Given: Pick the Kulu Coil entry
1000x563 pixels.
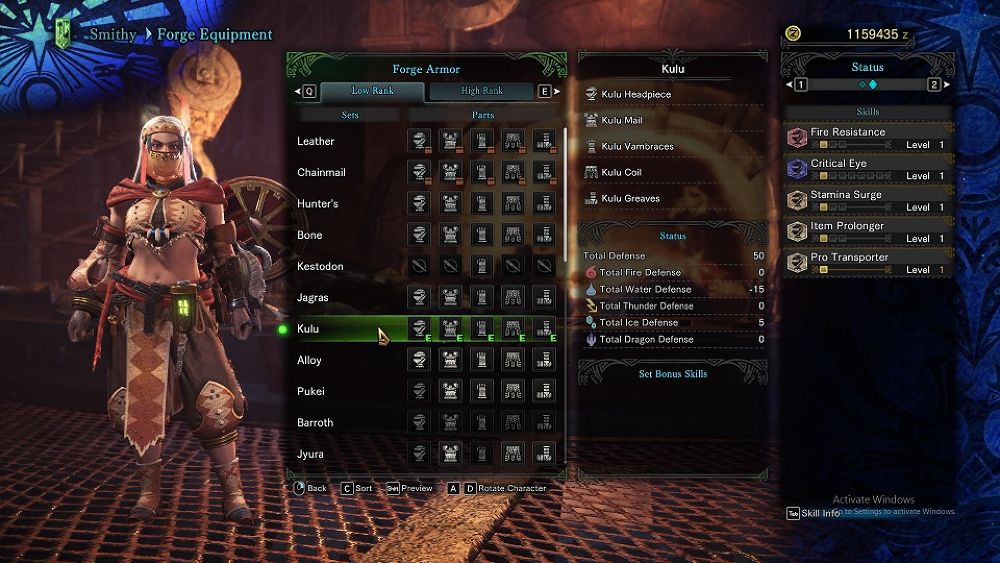Looking at the screenshot, I should 621,173.
